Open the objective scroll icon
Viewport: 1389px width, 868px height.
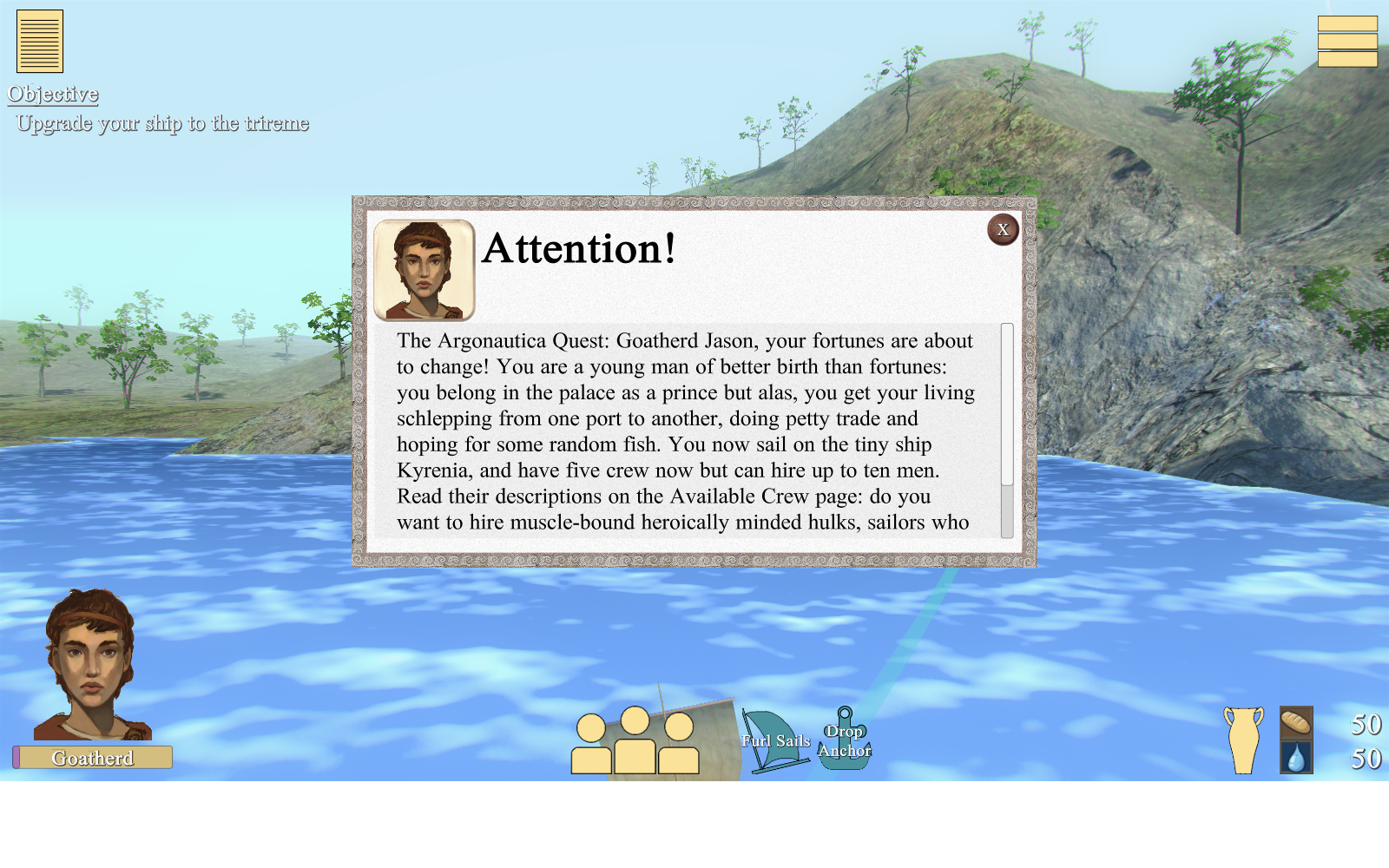(40, 42)
